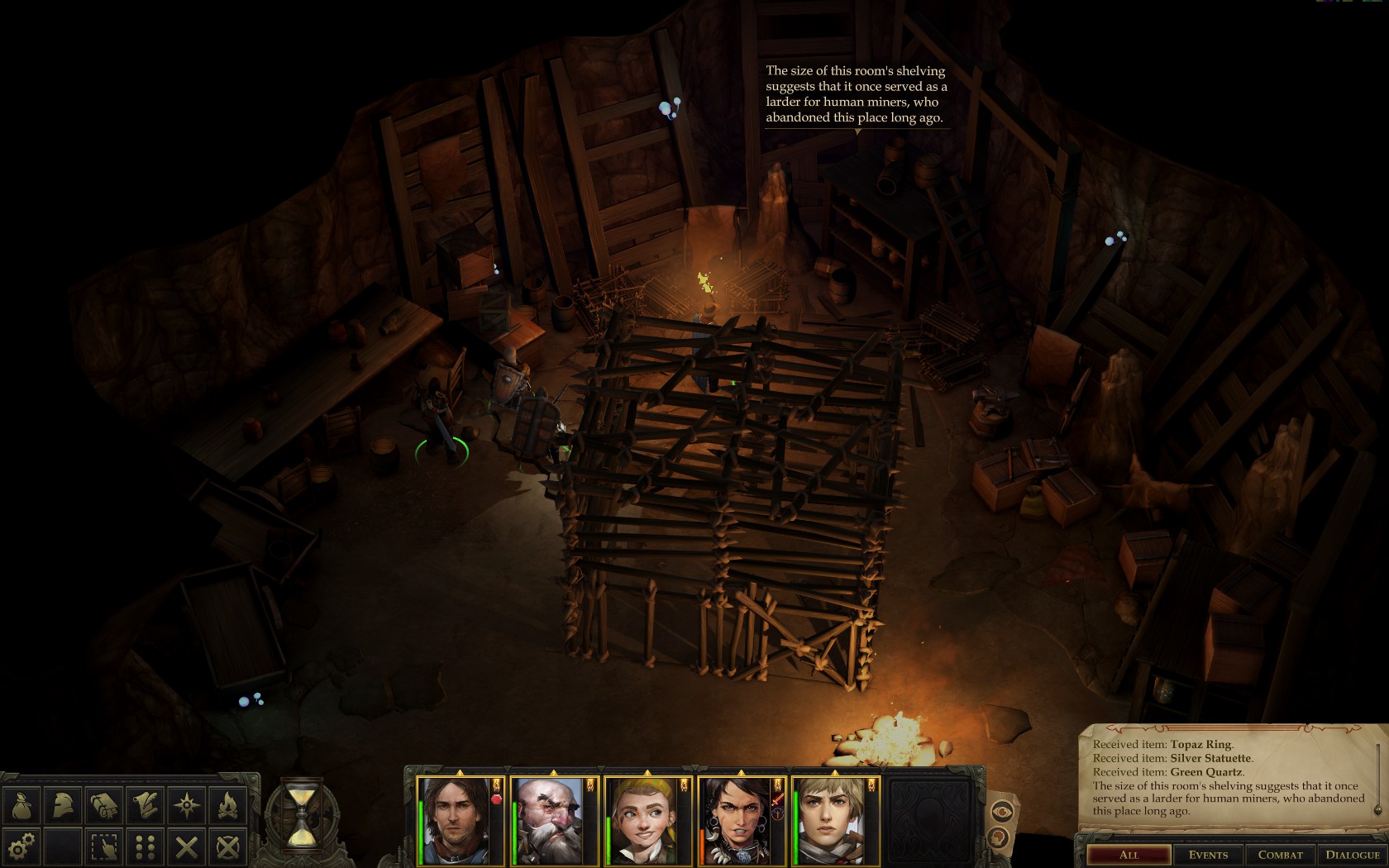Switch the log to Events tab

pos(1208,855)
